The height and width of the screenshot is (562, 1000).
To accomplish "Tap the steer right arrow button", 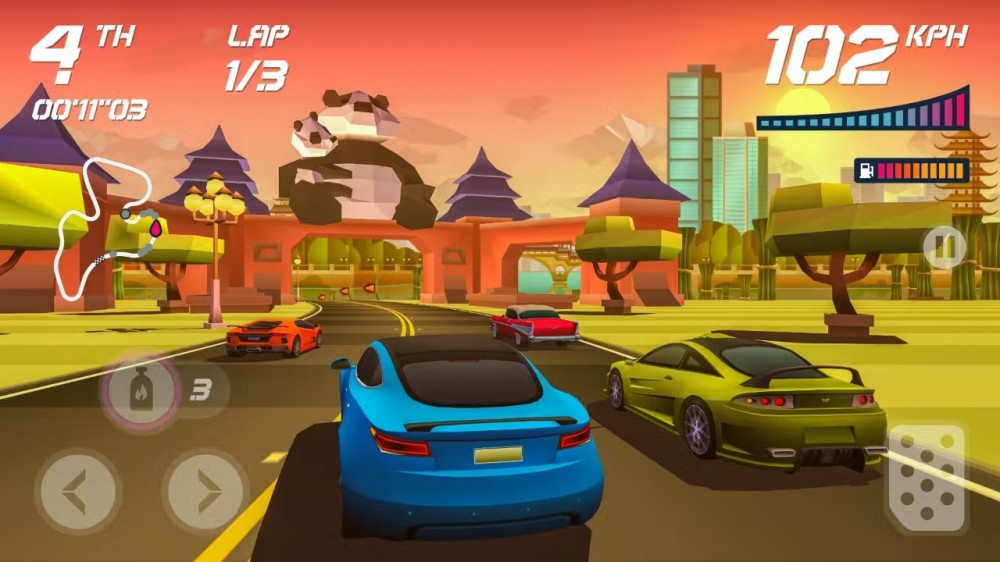I will 206,491.
